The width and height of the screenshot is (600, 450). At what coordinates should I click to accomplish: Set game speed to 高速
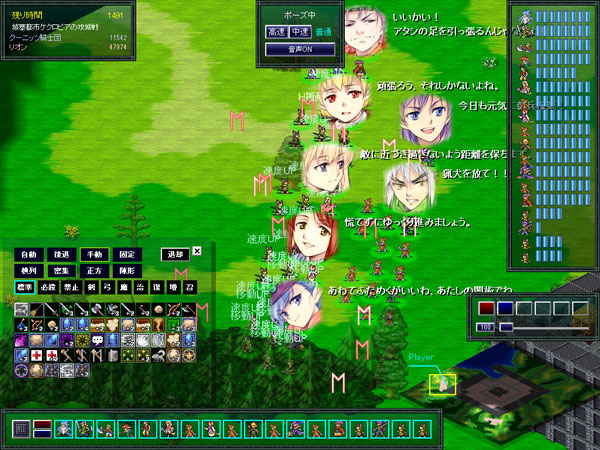276,32
